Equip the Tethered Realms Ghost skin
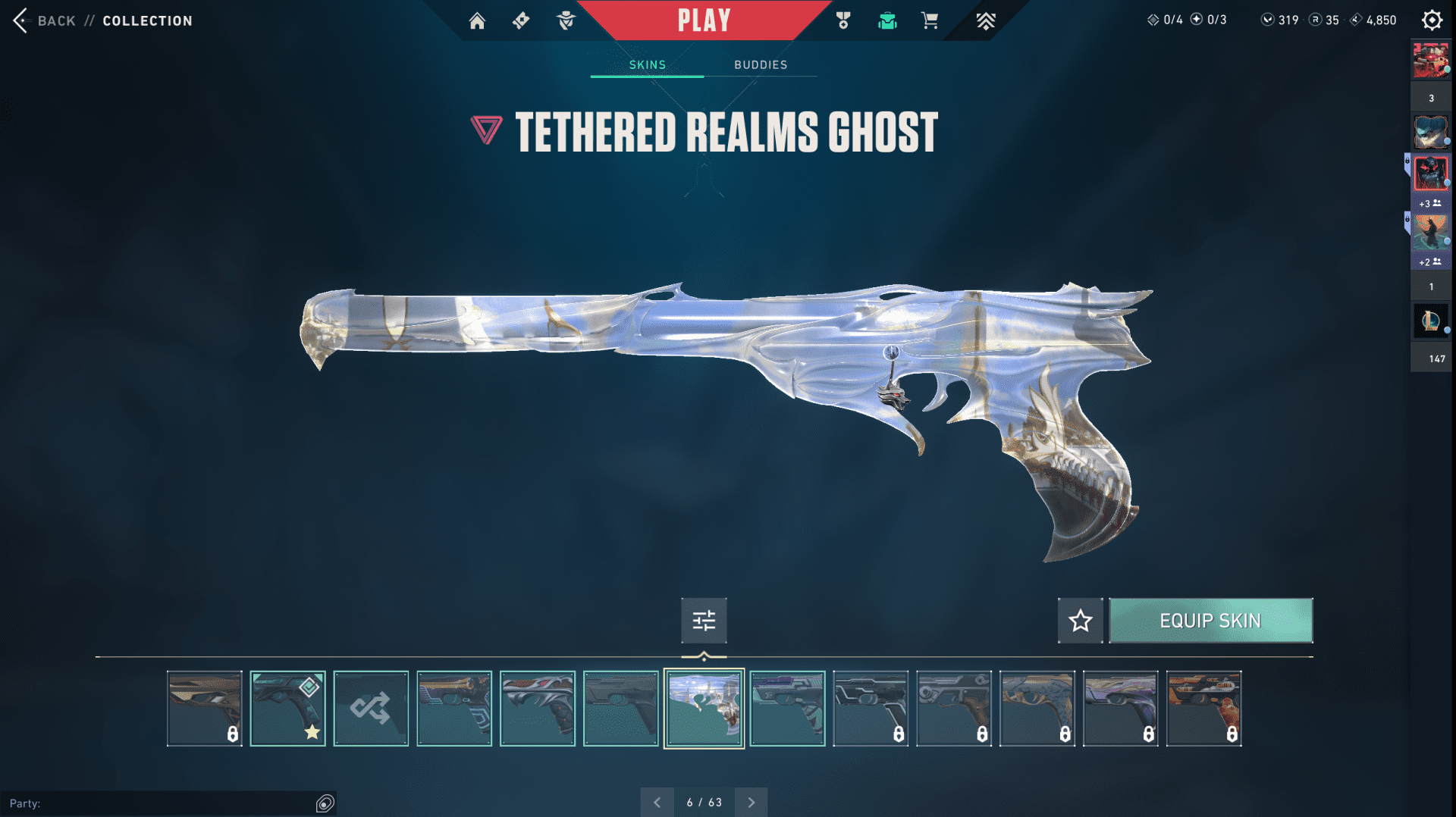1456x817 pixels. pyautogui.click(x=1210, y=621)
